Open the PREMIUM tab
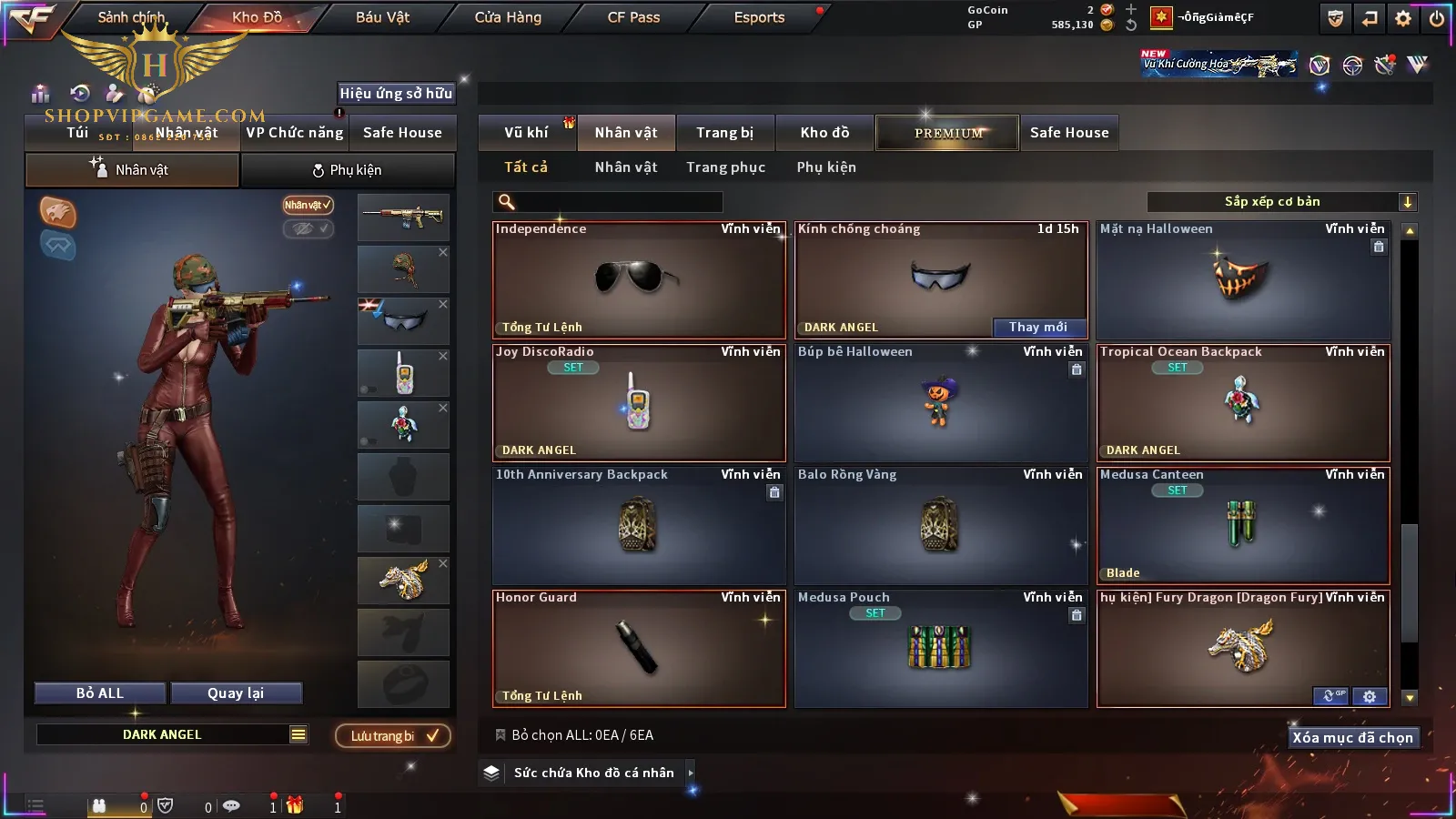The image size is (1456, 819). [x=947, y=133]
